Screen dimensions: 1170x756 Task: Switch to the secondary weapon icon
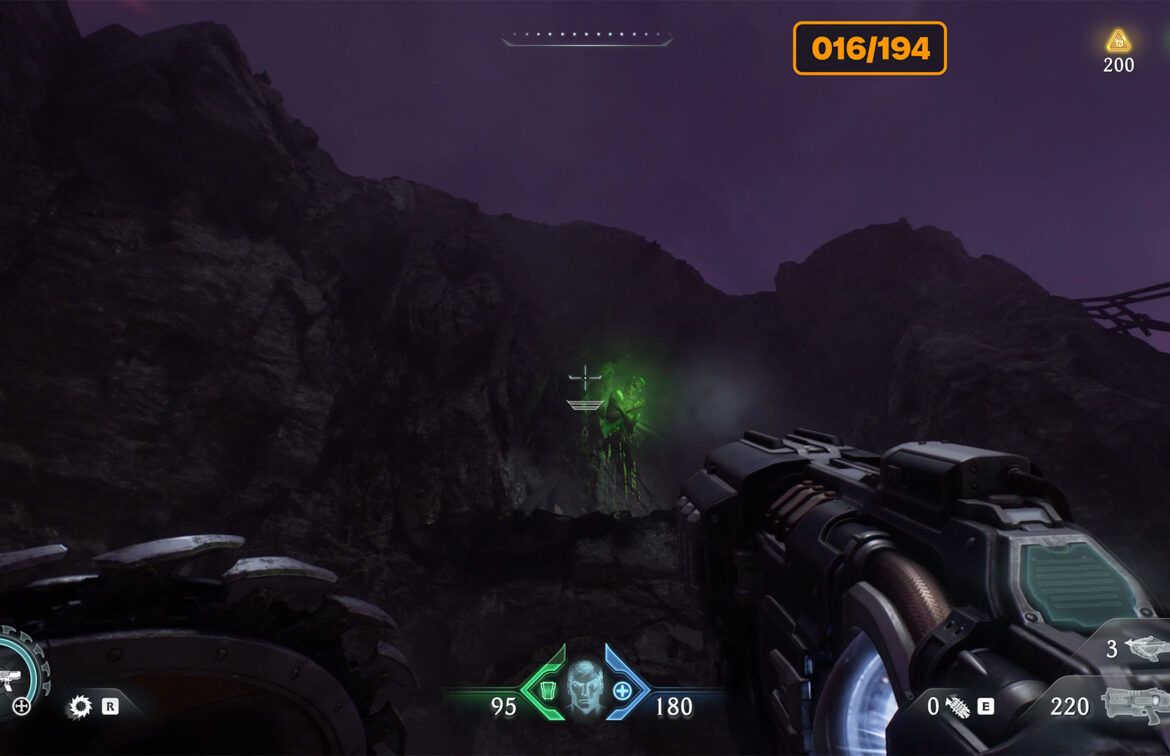click(x=1145, y=649)
